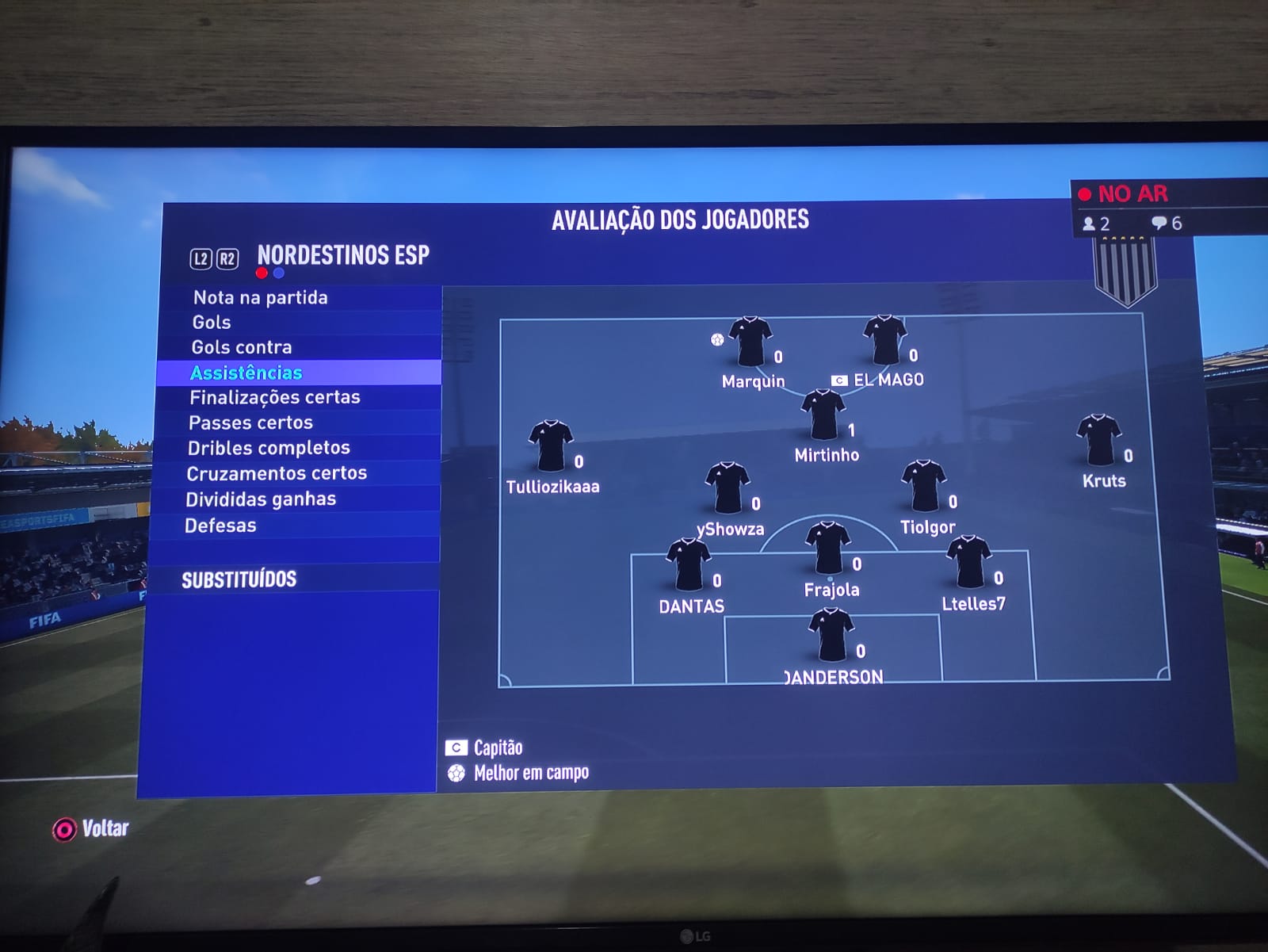
Task: Select yShowza's player shirt
Action: click(728, 488)
